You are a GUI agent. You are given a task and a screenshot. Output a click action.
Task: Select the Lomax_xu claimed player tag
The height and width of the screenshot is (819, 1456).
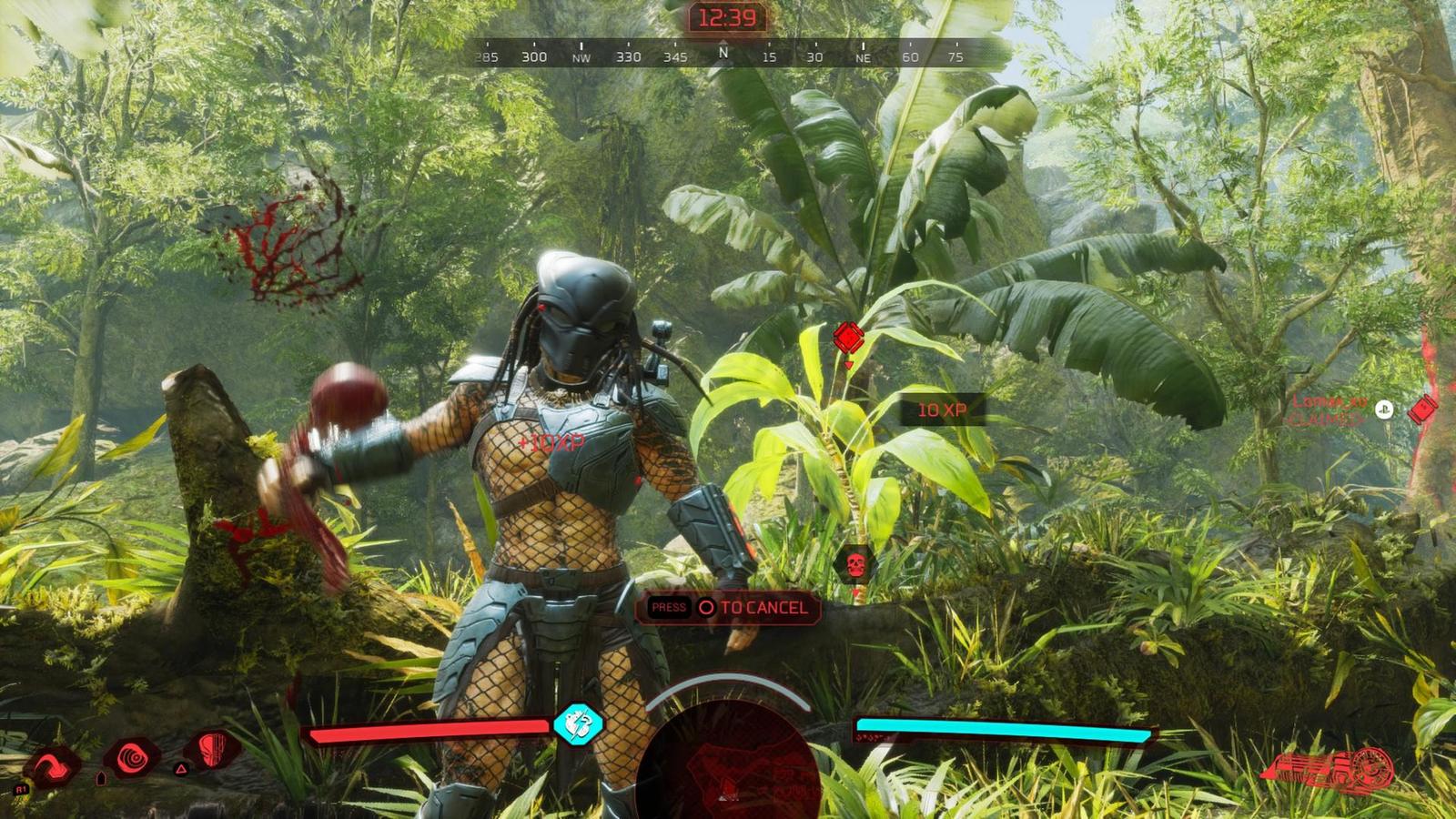(1330, 409)
